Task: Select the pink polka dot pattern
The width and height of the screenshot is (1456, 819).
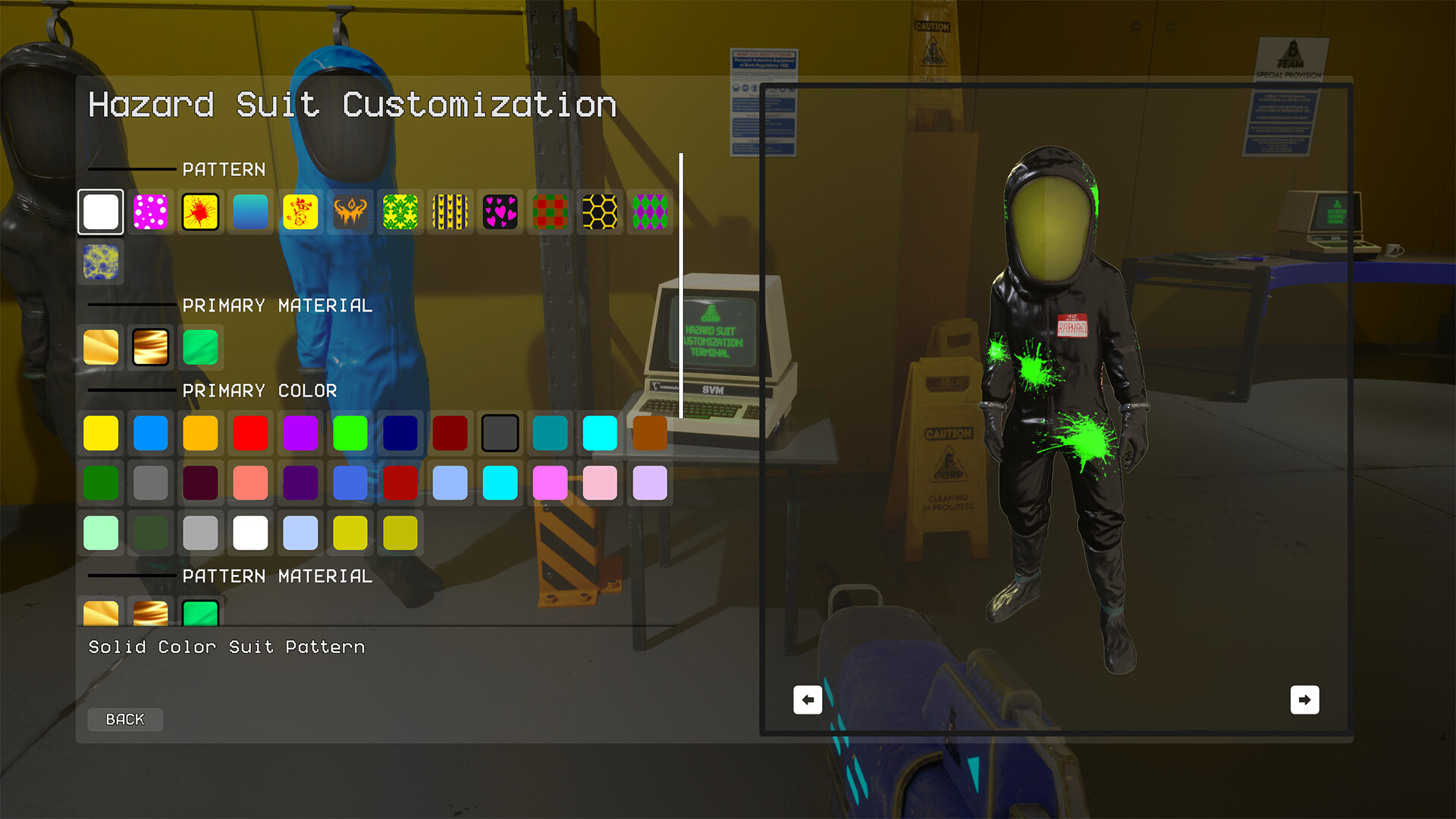Action: [x=150, y=212]
